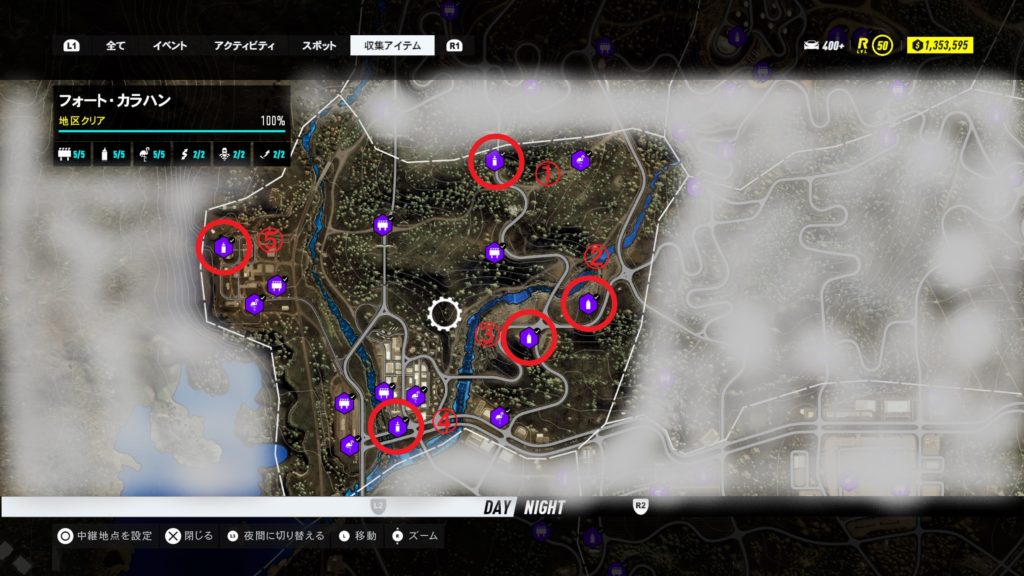Select the collectible marker circled as ④
This screenshot has width=1024, height=576.
pyautogui.click(x=398, y=426)
